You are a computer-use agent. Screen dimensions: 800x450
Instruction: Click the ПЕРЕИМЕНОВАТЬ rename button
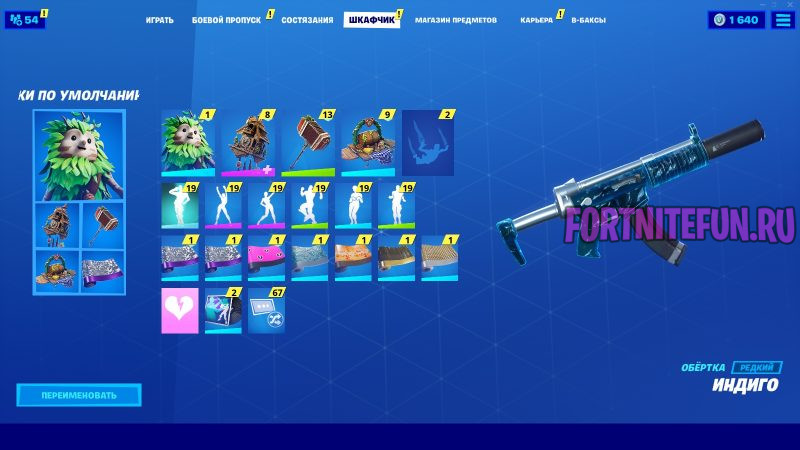pyautogui.click(x=79, y=395)
